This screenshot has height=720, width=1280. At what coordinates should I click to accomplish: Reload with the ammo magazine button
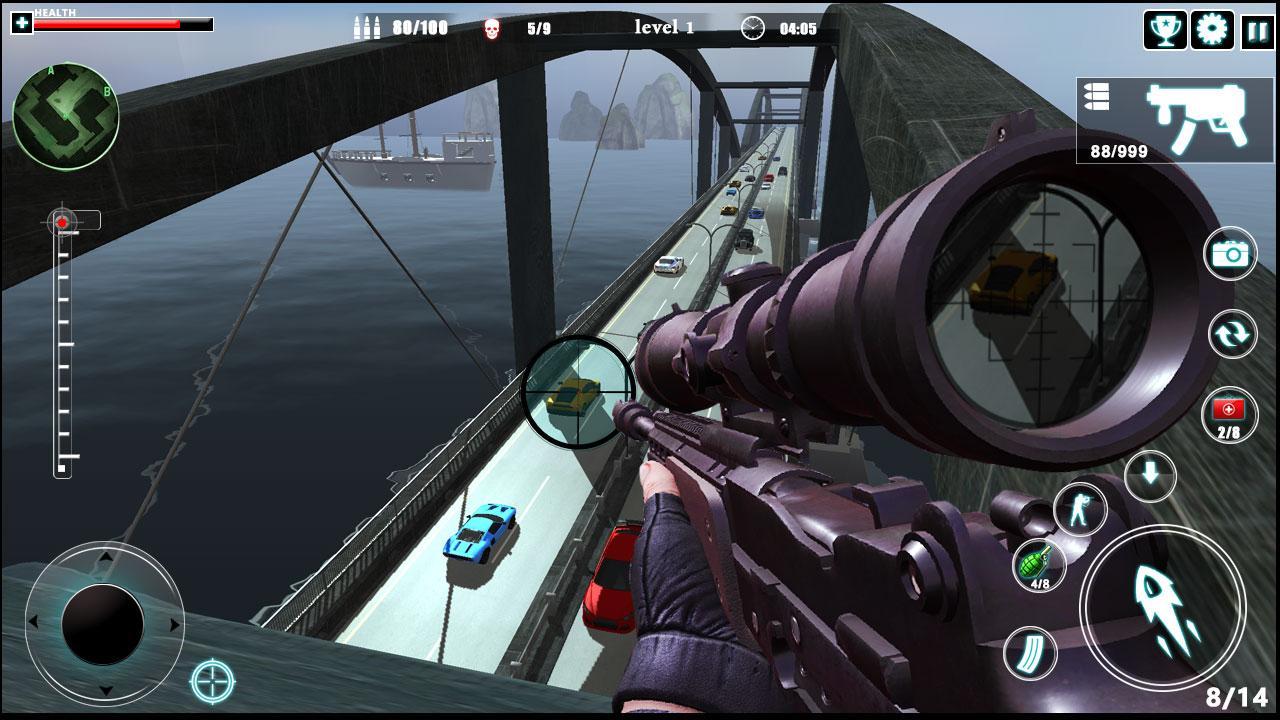[x=1030, y=653]
